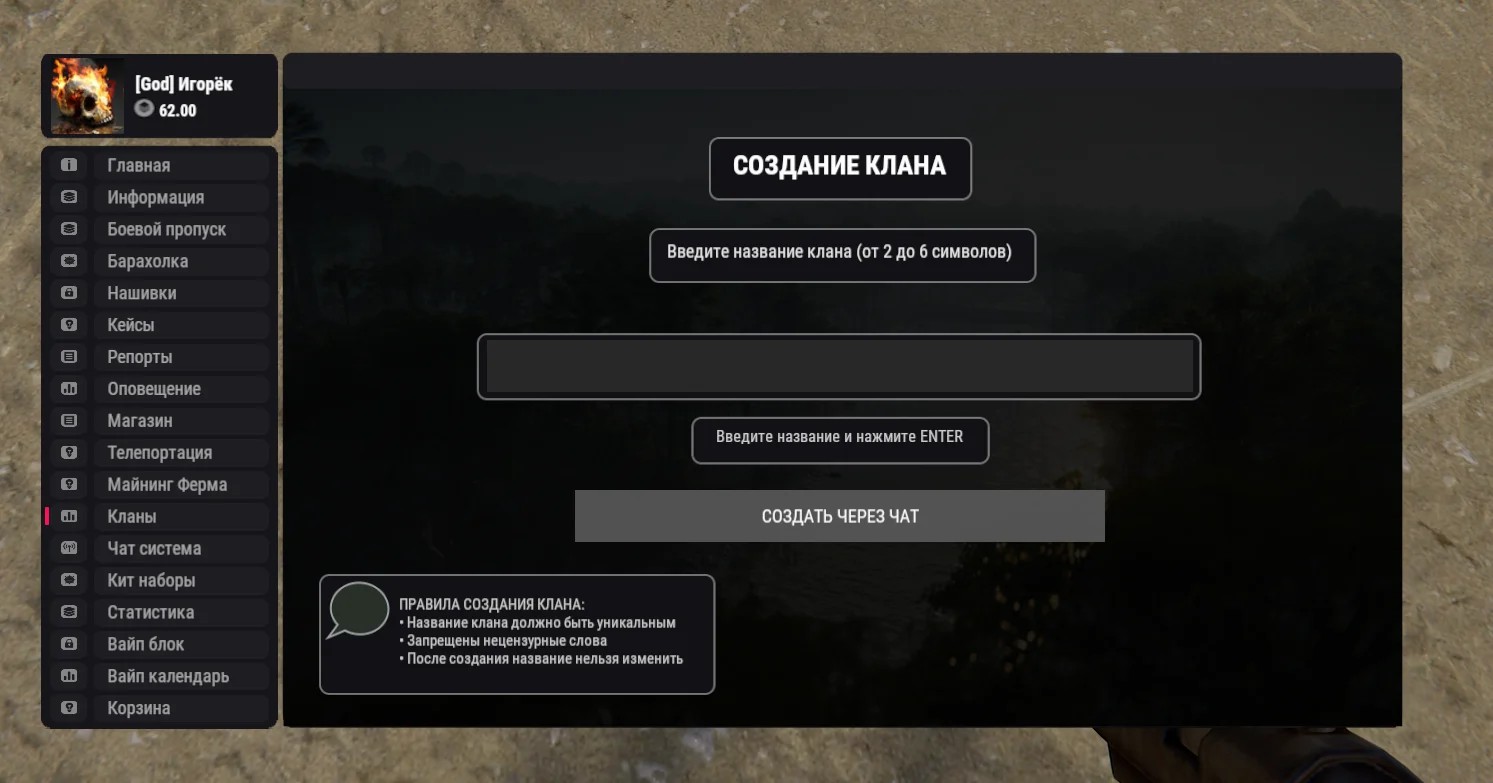Open the Майнинг ферма icon
The height and width of the screenshot is (783, 1493).
tap(68, 485)
